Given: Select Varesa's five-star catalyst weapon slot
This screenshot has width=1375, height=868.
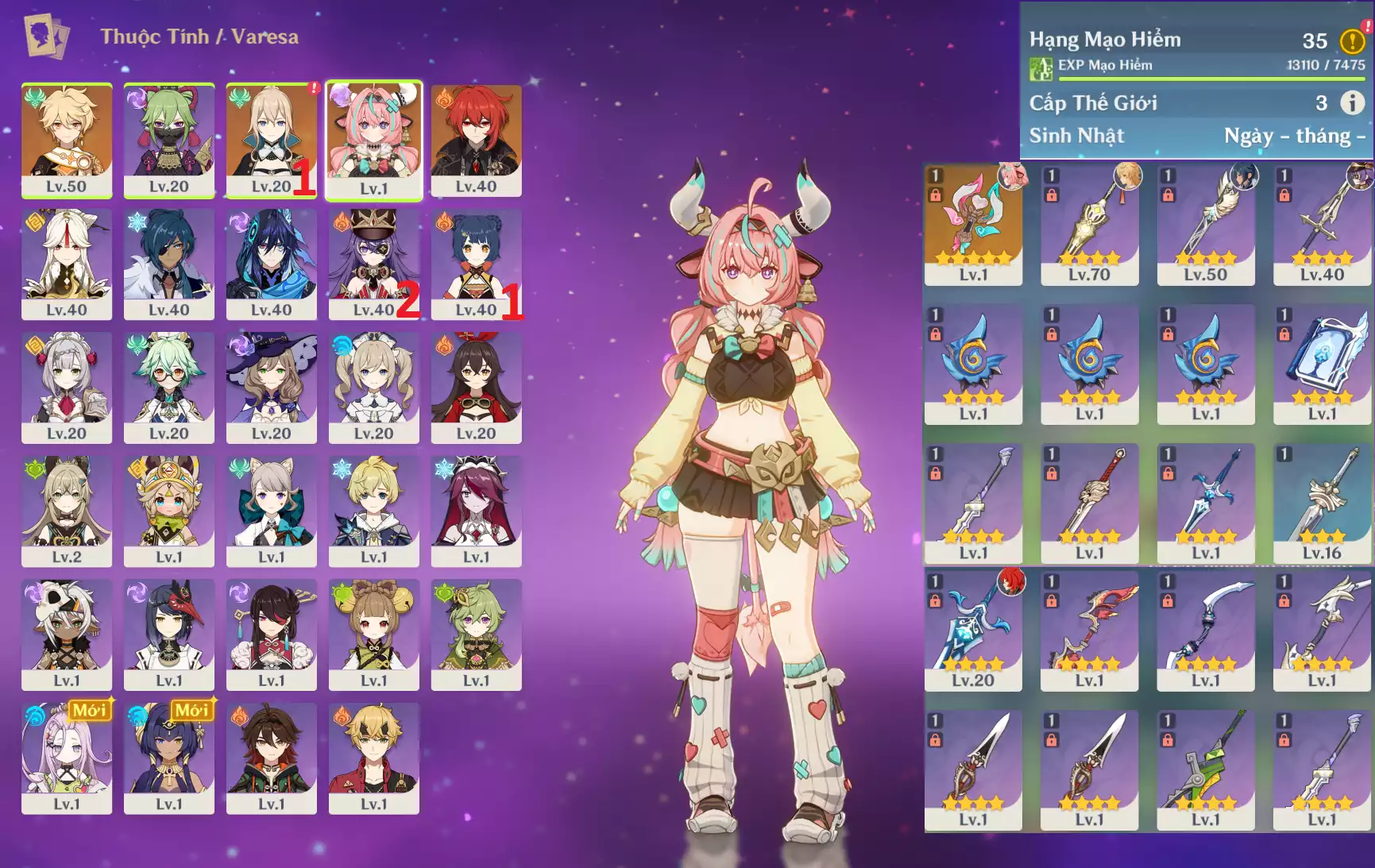Looking at the screenshot, I should pos(973,224).
